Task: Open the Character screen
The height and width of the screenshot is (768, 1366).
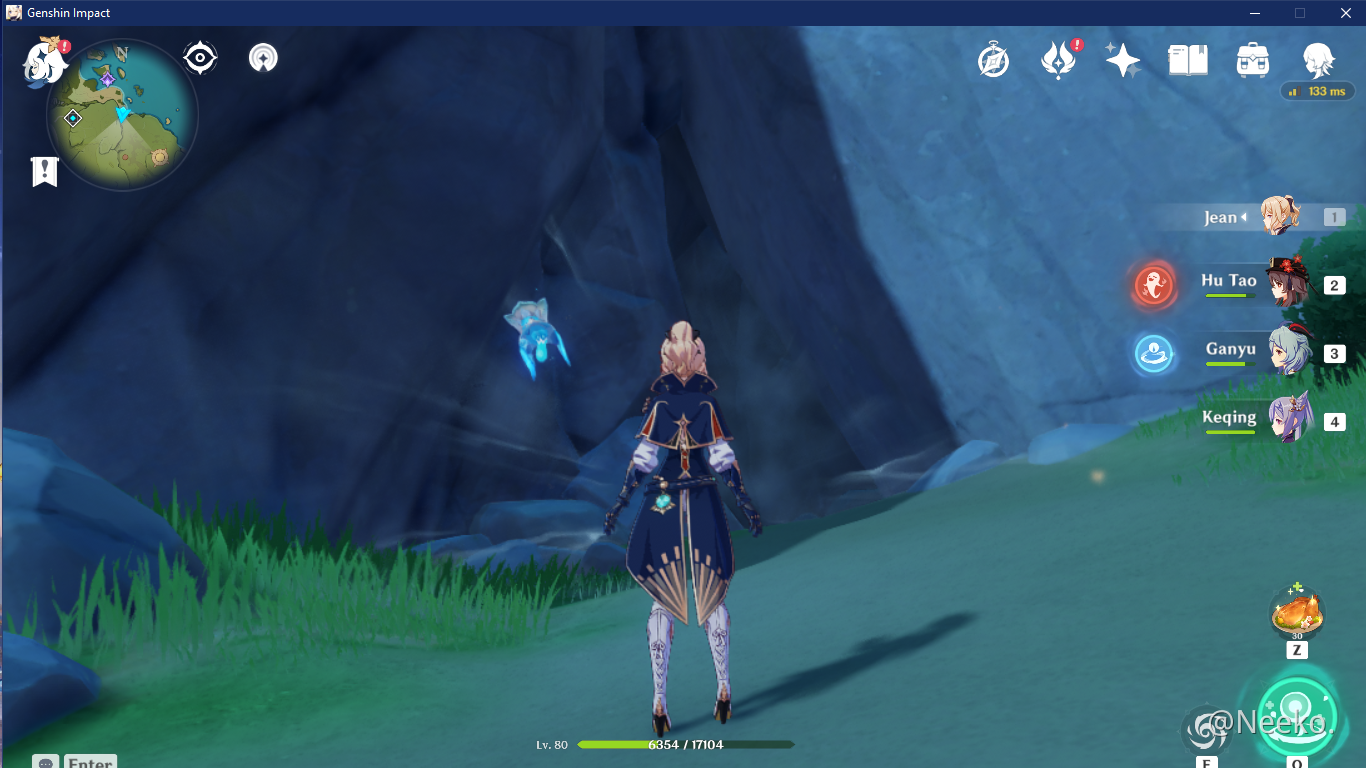Action: pyautogui.click(x=1318, y=58)
